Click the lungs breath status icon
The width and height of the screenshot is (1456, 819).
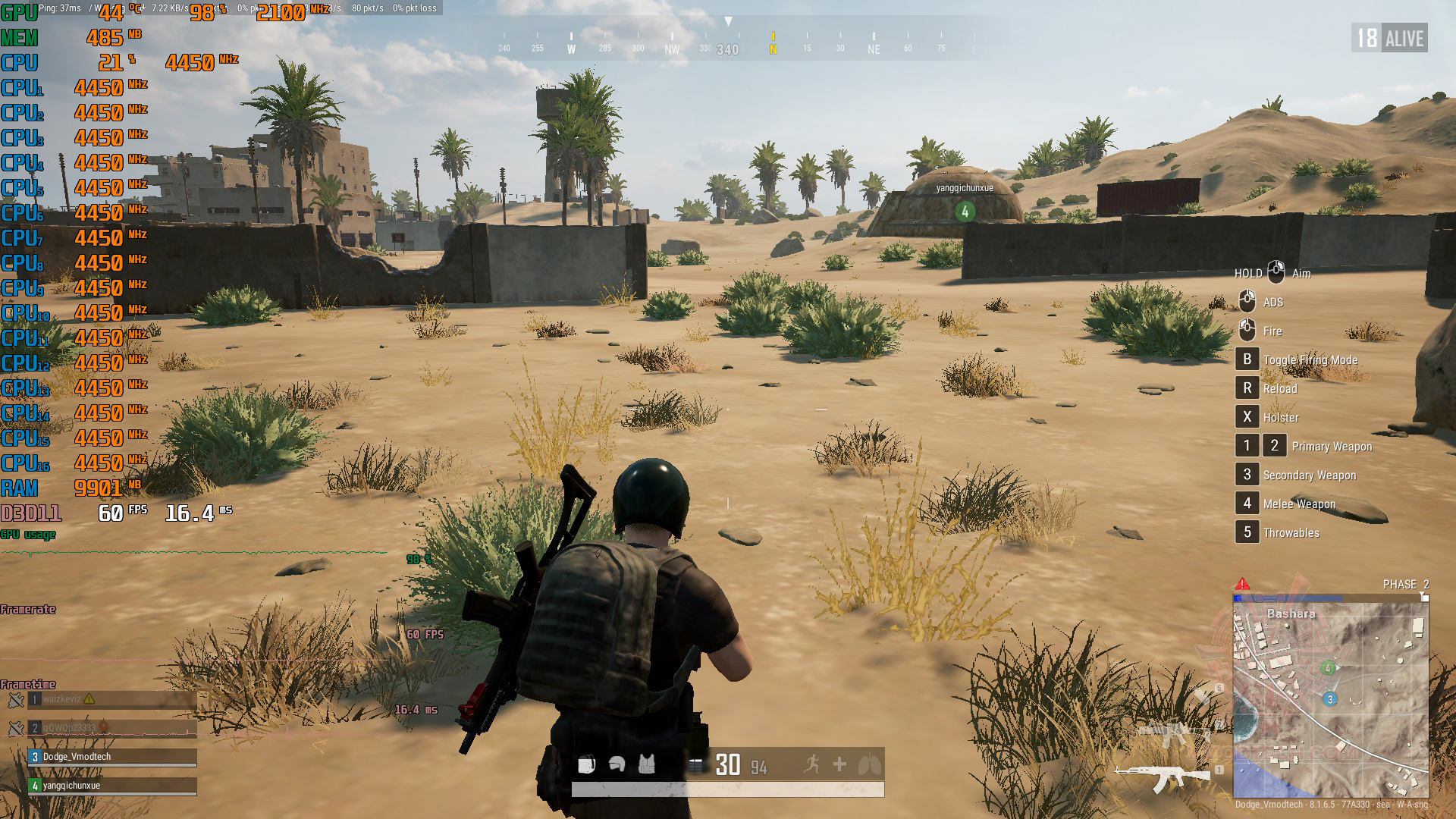tap(869, 764)
